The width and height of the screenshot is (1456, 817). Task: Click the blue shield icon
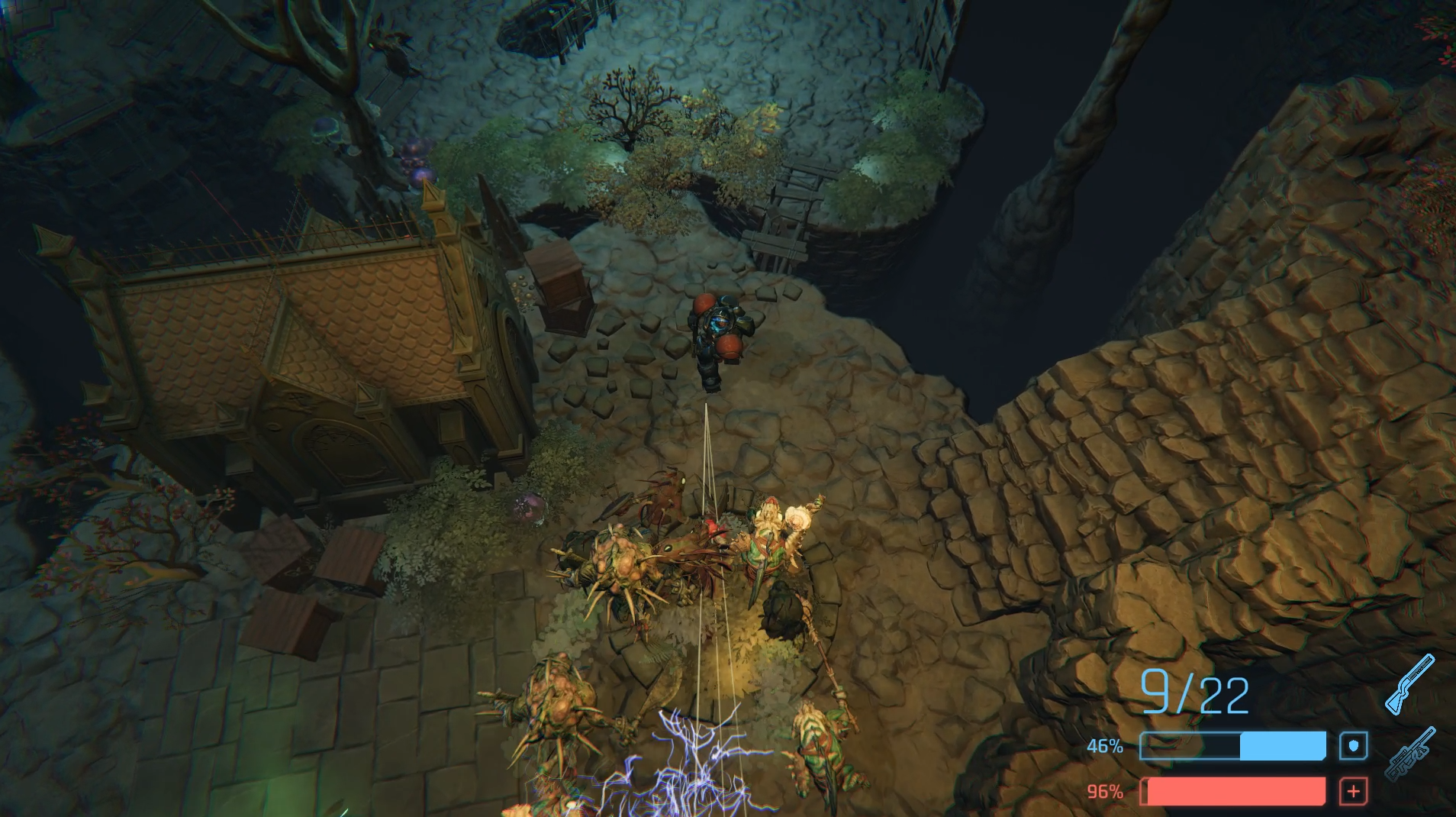(1353, 746)
